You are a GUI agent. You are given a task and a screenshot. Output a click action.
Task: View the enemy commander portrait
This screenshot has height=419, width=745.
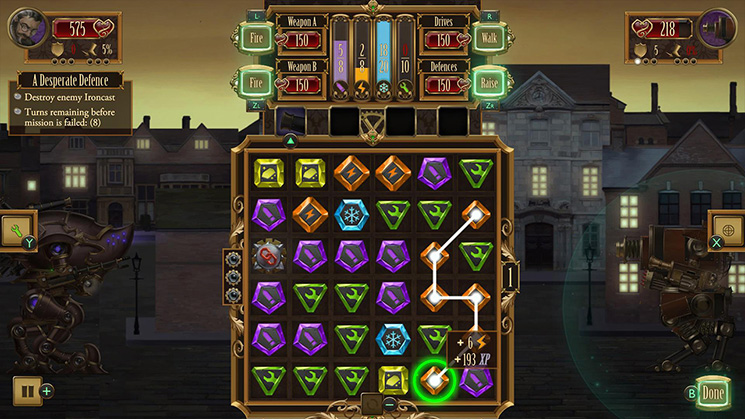click(718, 27)
